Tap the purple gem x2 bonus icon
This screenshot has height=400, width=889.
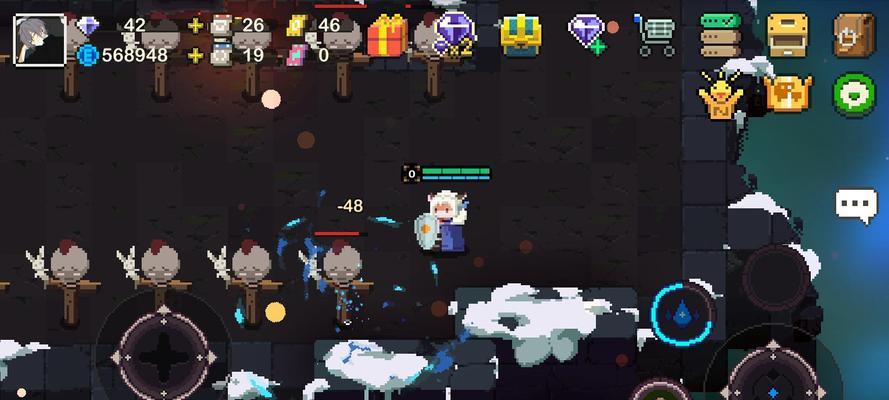(x=453, y=36)
